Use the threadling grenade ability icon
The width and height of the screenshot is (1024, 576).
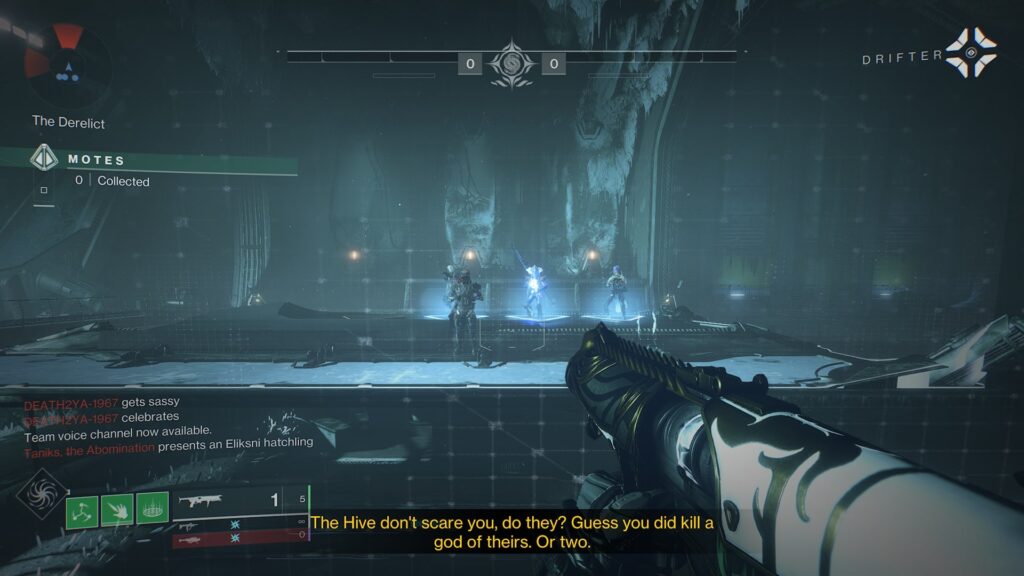(x=82, y=511)
